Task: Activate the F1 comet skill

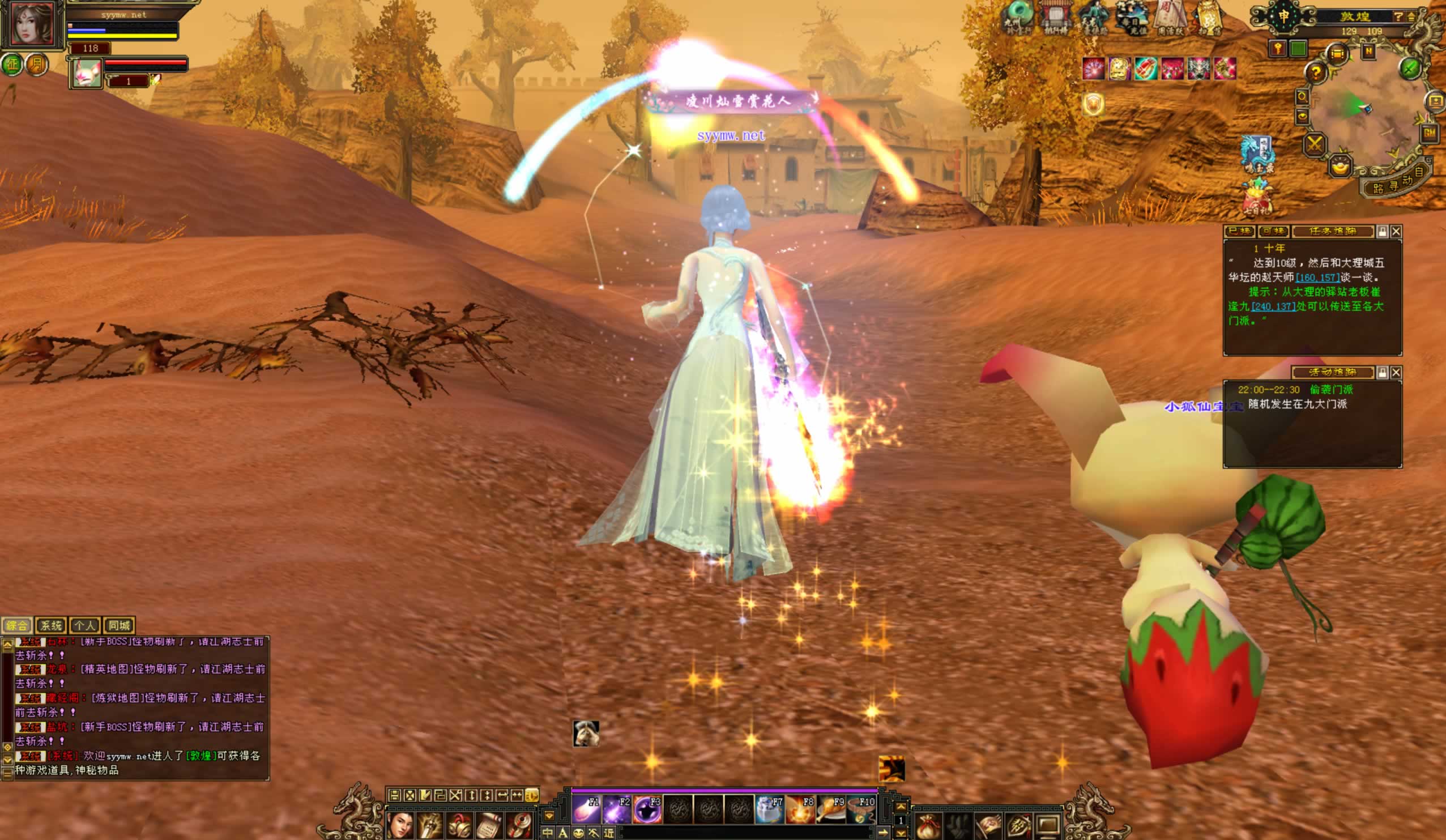Action: [x=586, y=809]
